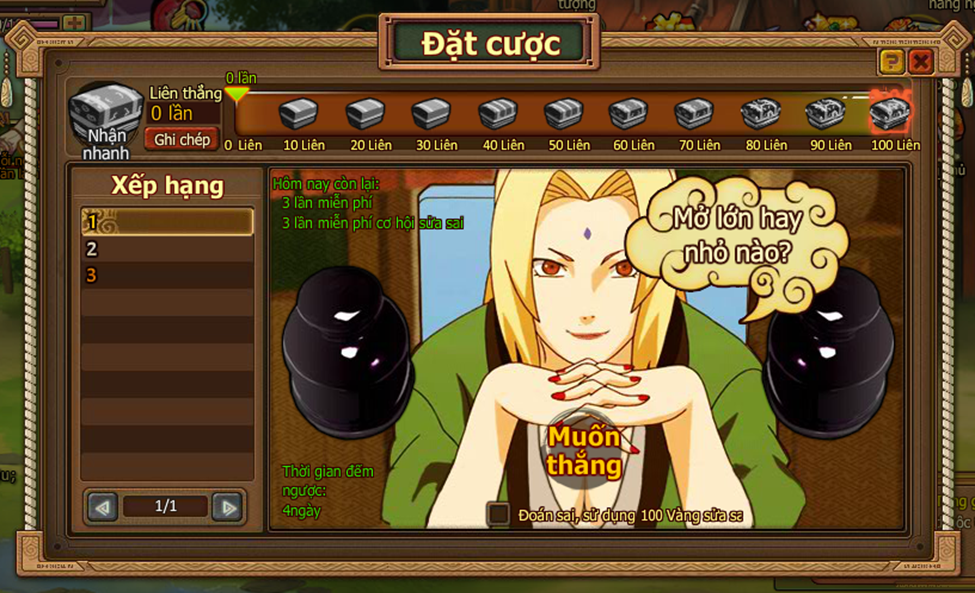Select the rank 2 row
Screen dimensions: 975x593
tap(167, 249)
